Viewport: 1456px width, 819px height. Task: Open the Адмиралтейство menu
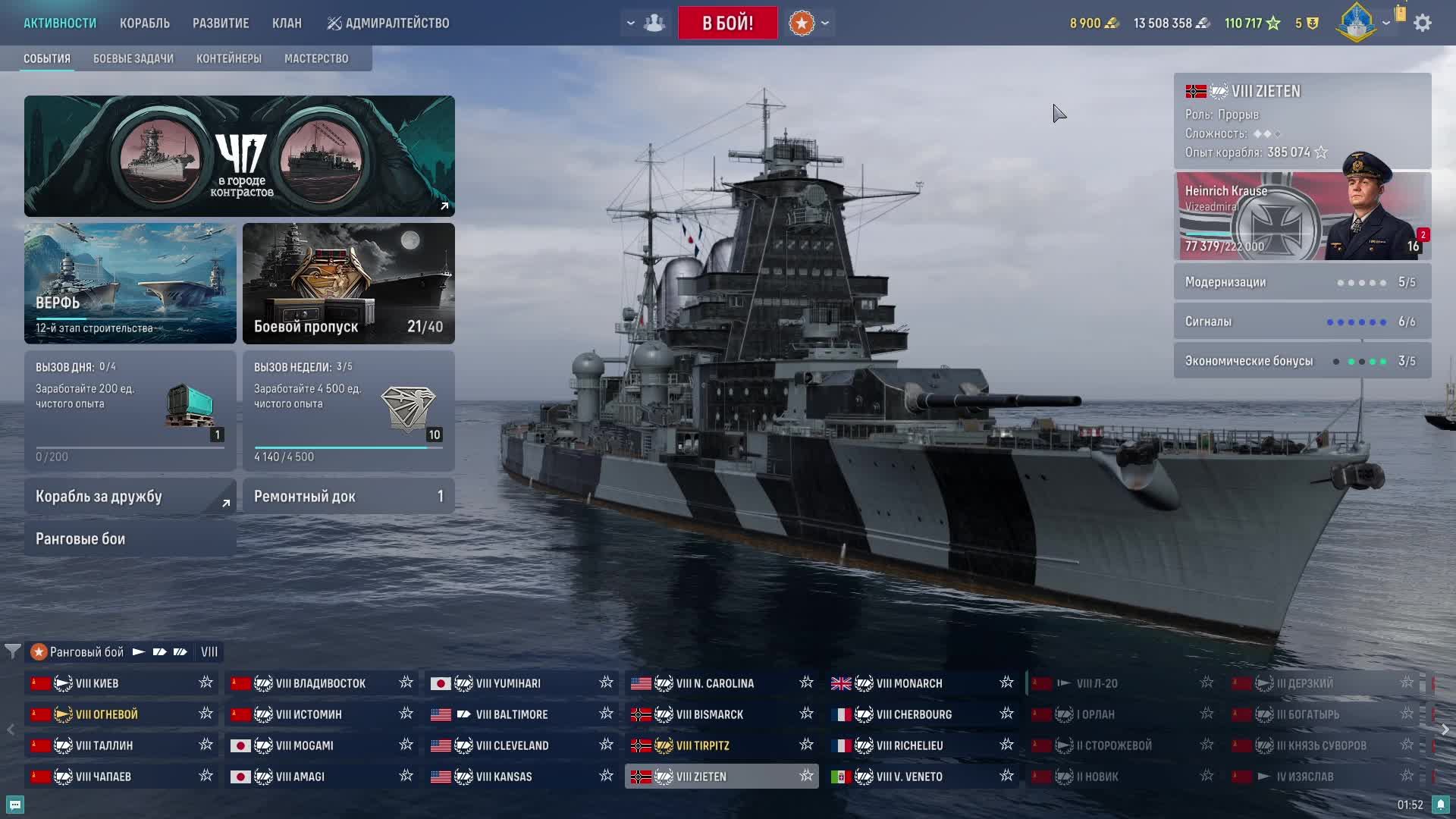388,23
